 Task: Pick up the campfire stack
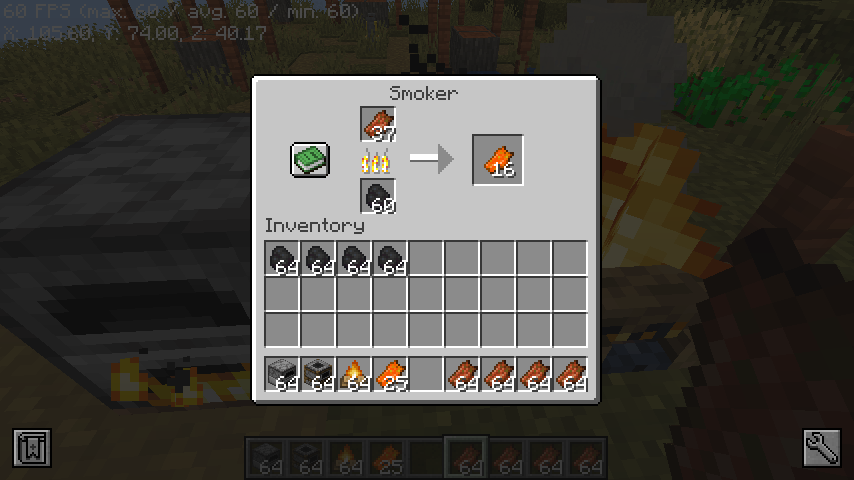(x=355, y=375)
